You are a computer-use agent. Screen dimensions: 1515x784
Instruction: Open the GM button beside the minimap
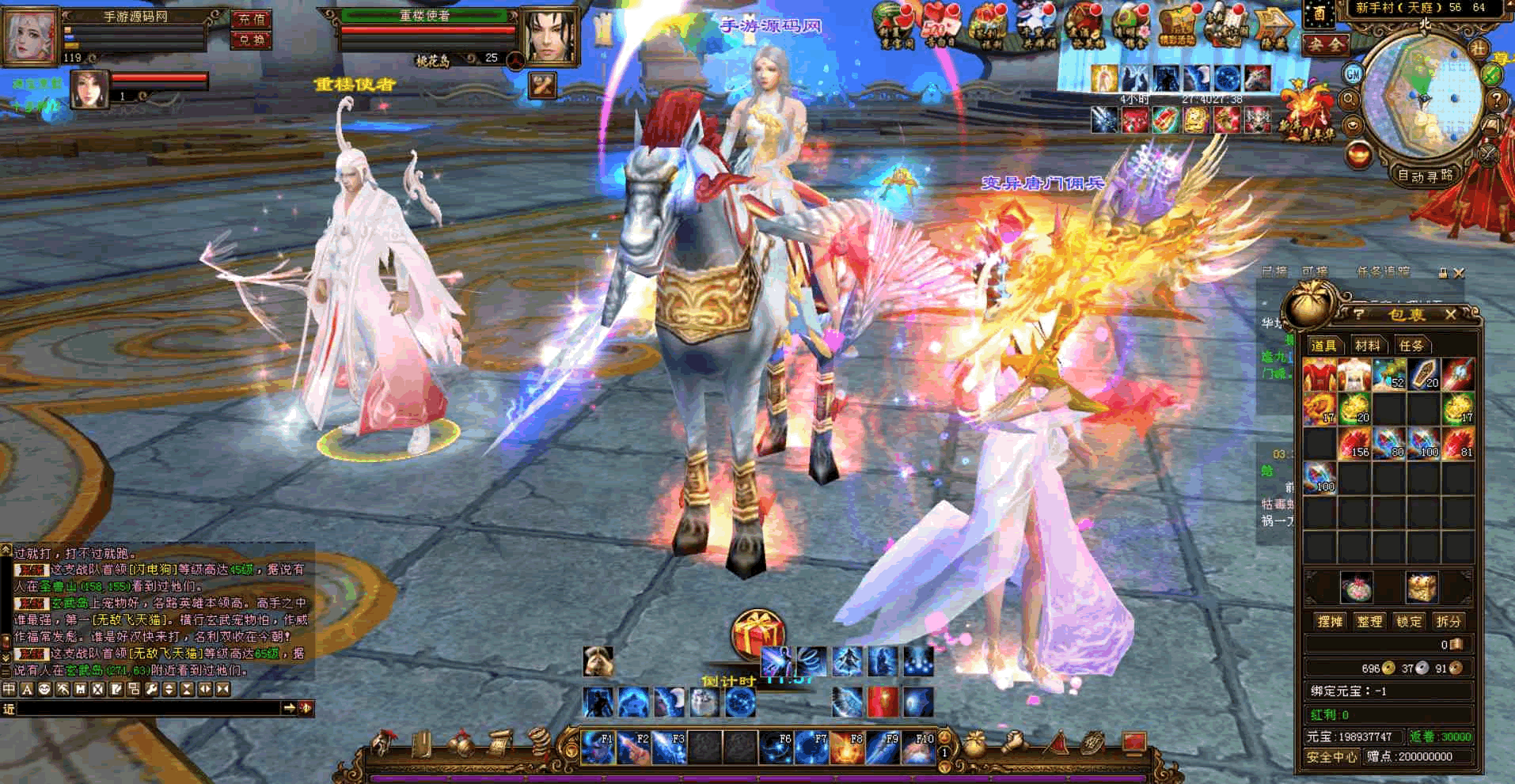coord(1353,74)
